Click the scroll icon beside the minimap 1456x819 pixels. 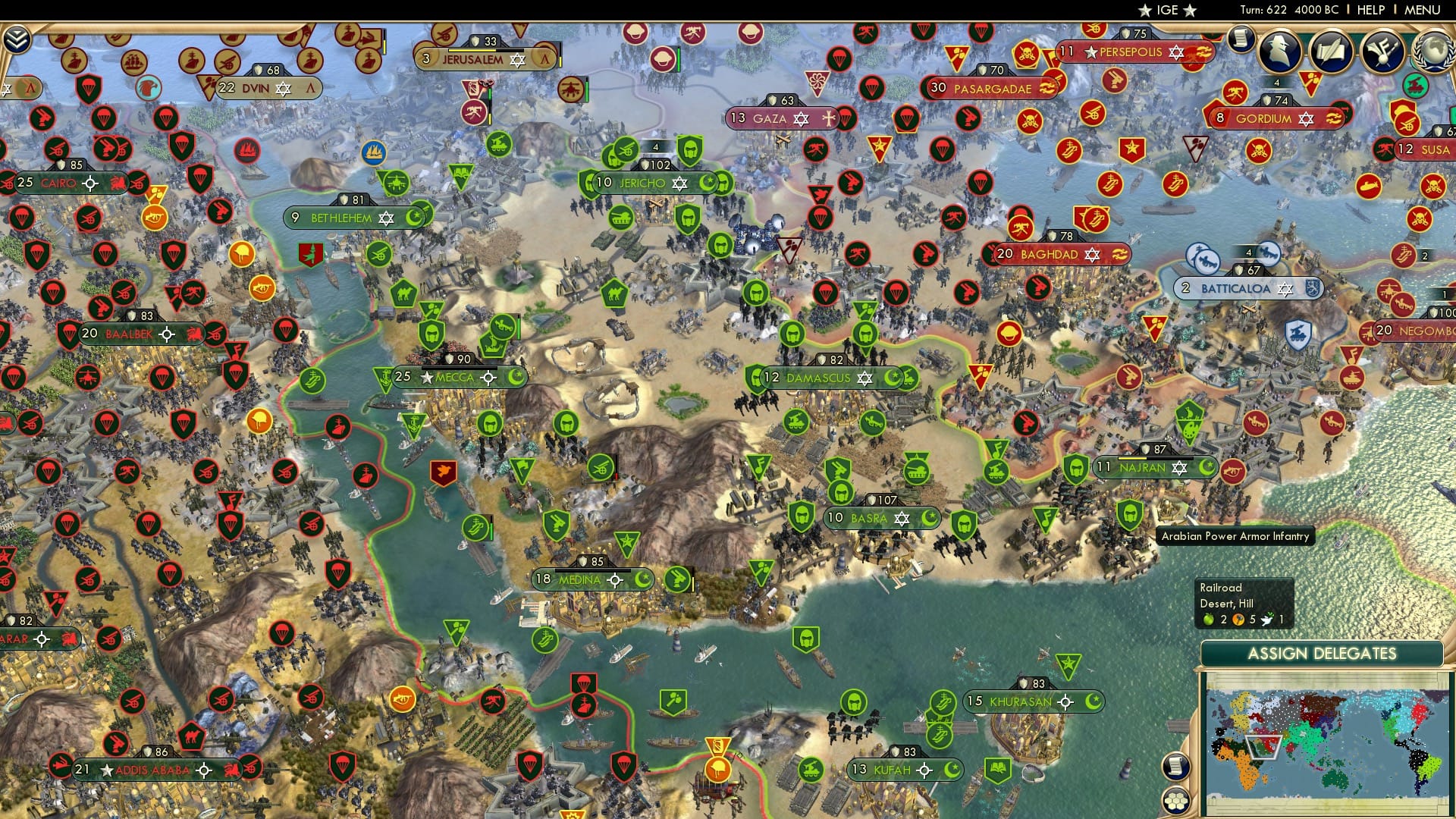(1175, 767)
